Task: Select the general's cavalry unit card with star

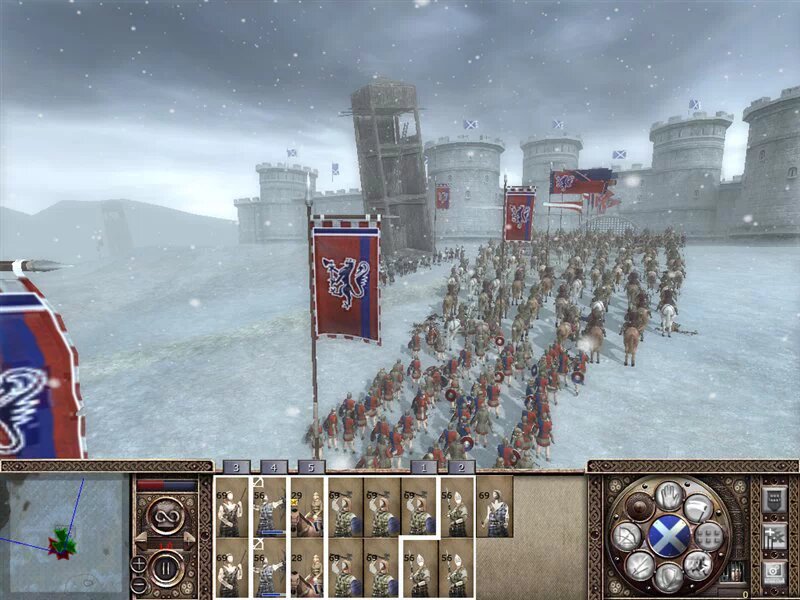Action: pyautogui.click(x=308, y=506)
